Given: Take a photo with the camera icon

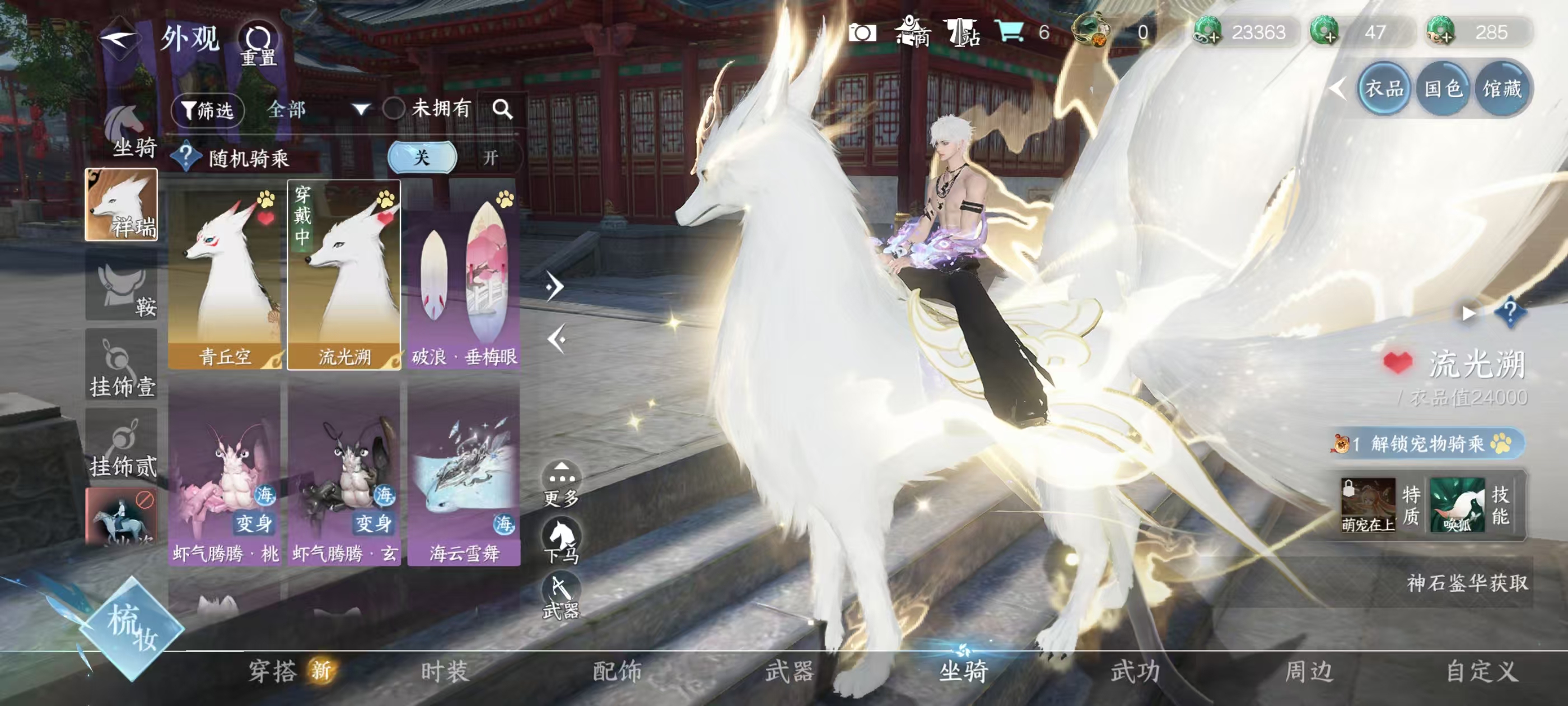Looking at the screenshot, I should point(862,33).
